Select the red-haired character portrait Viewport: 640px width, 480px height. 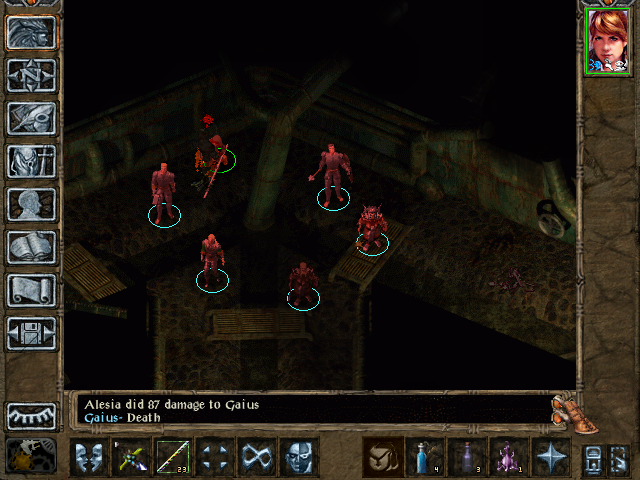(x=607, y=41)
